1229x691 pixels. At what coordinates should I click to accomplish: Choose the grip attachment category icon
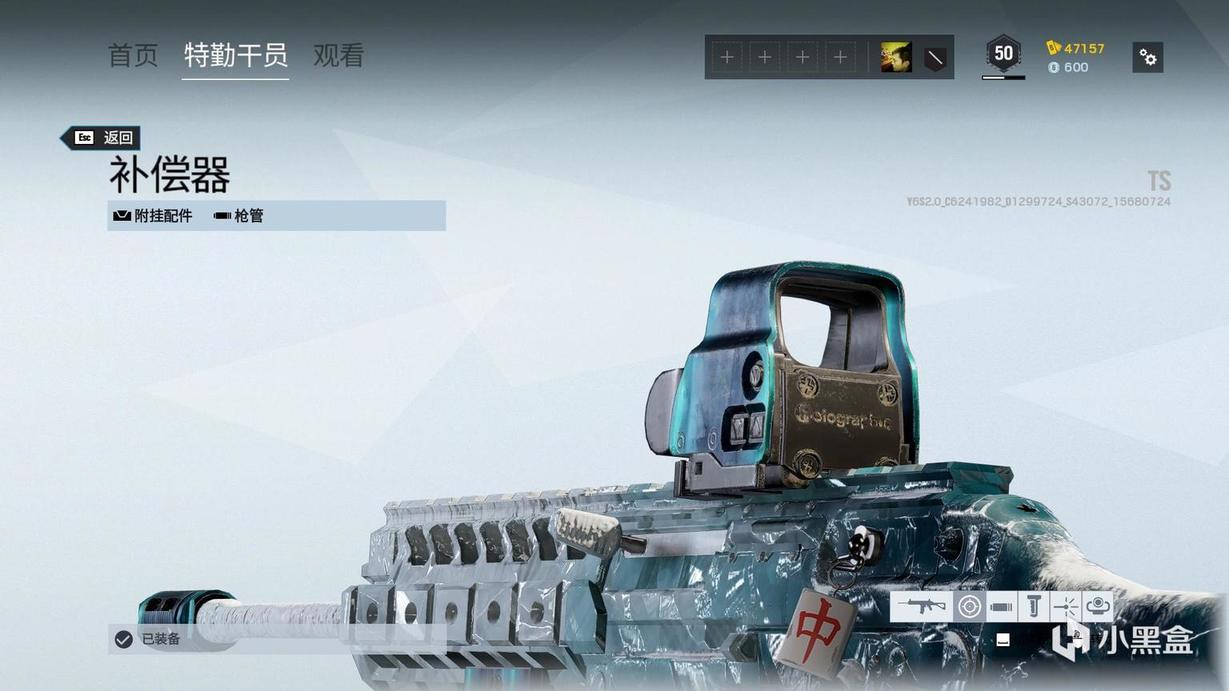1034,606
